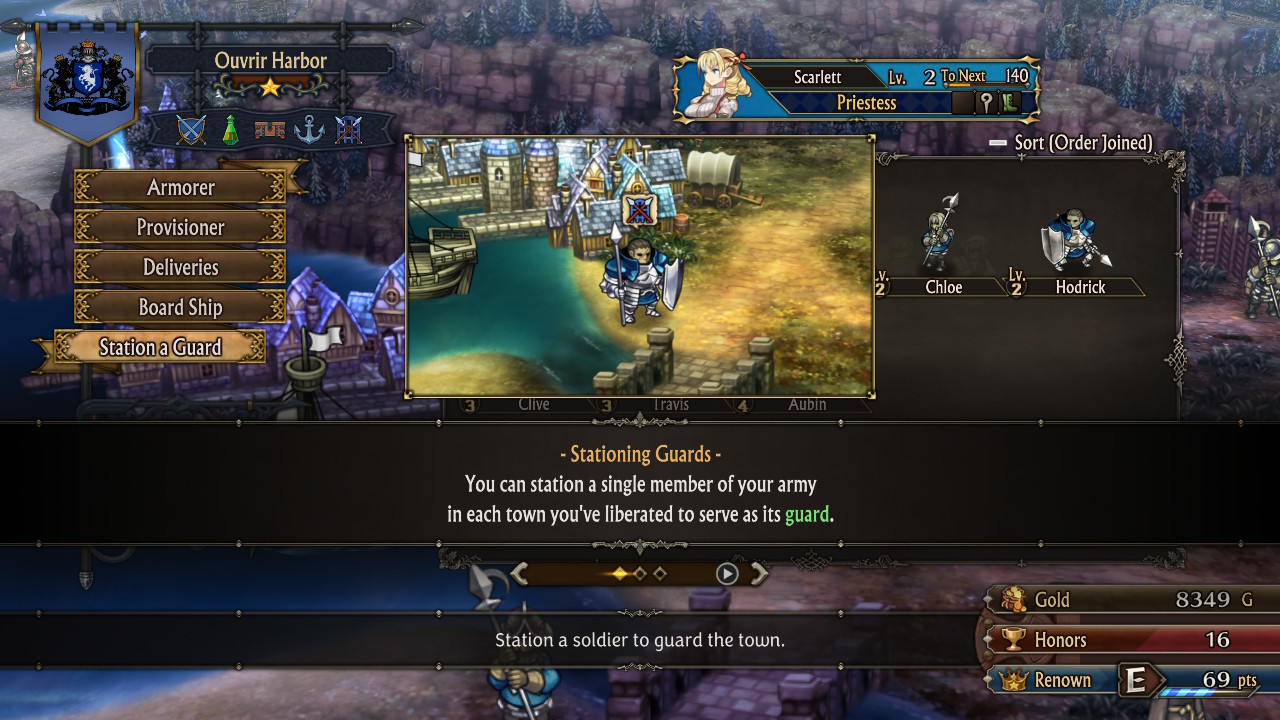Click the anchor harbor icon
This screenshot has width=1280, height=720.
pos(309,130)
